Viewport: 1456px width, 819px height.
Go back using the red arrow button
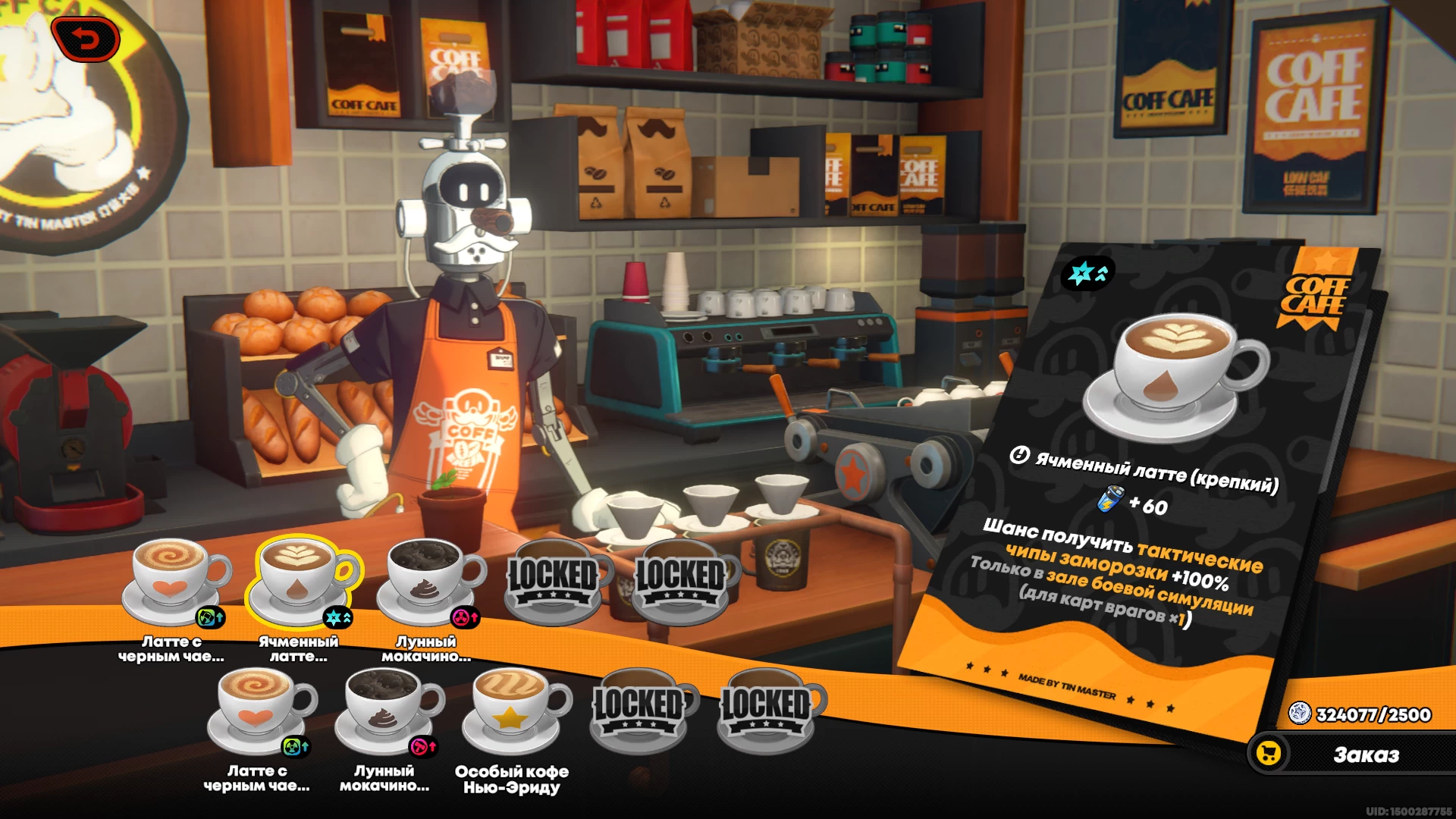(x=86, y=38)
